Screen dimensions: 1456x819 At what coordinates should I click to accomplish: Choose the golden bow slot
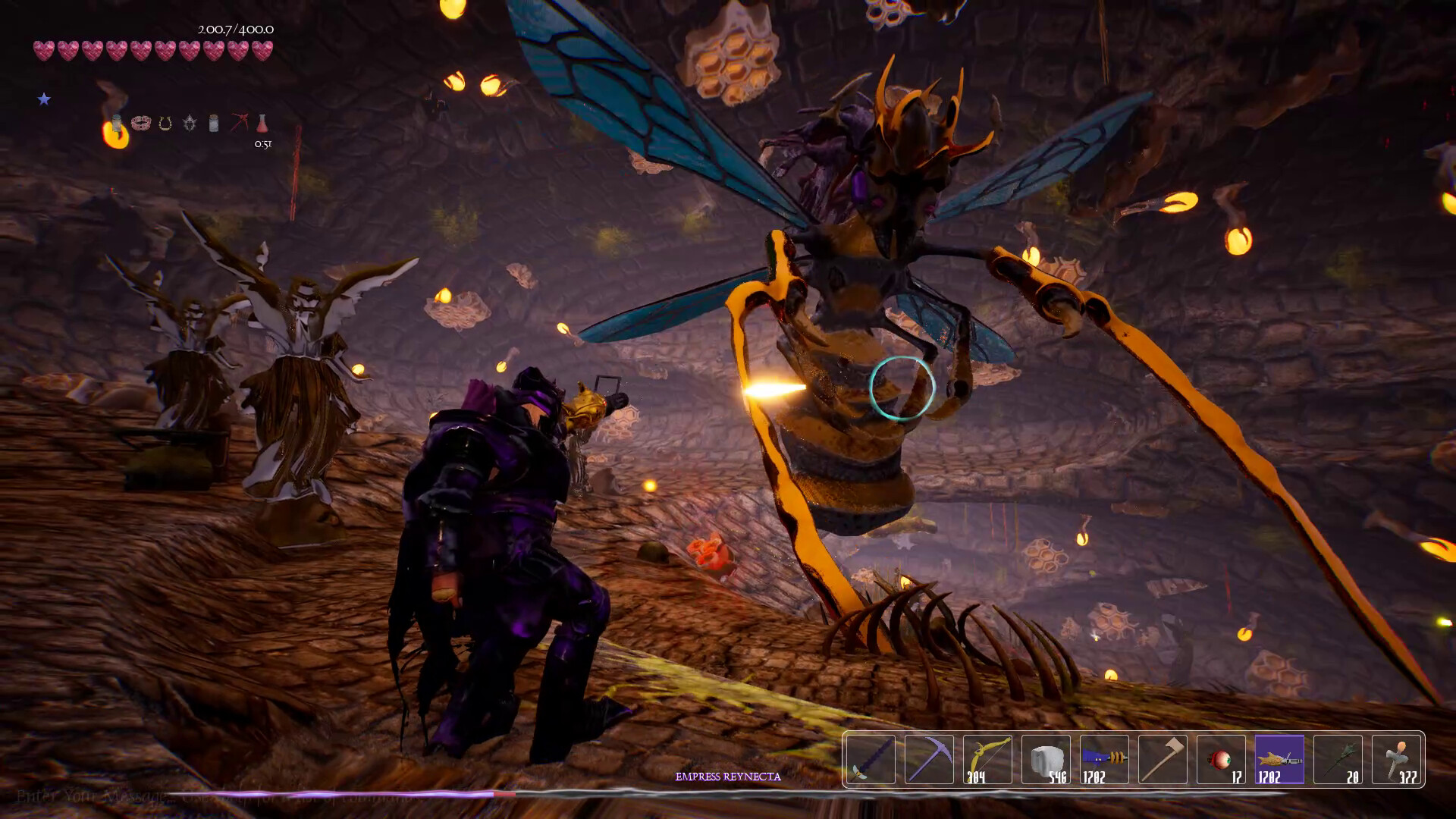coord(987,759)
